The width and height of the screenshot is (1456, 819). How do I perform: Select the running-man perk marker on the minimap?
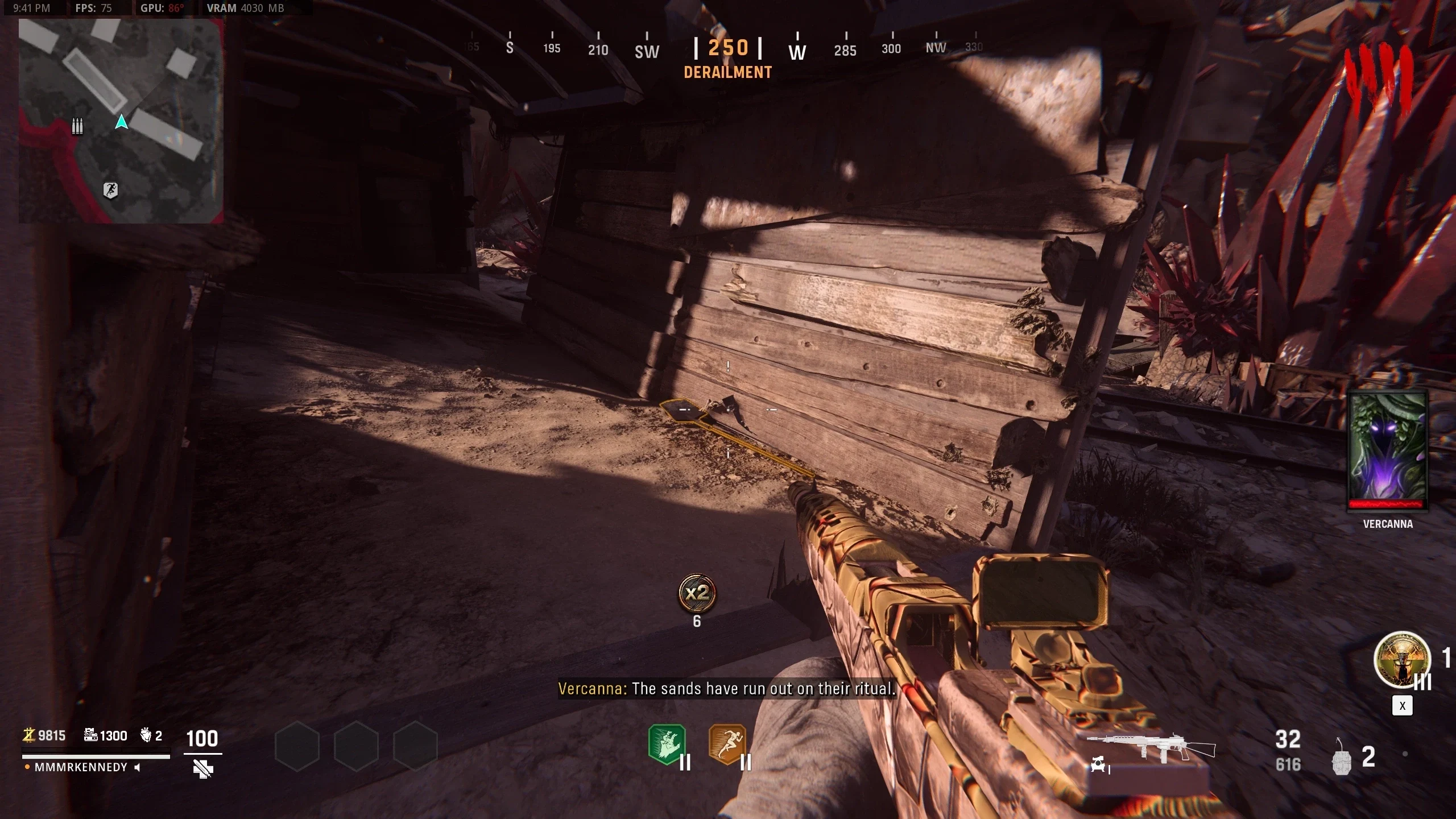(110, 190)
